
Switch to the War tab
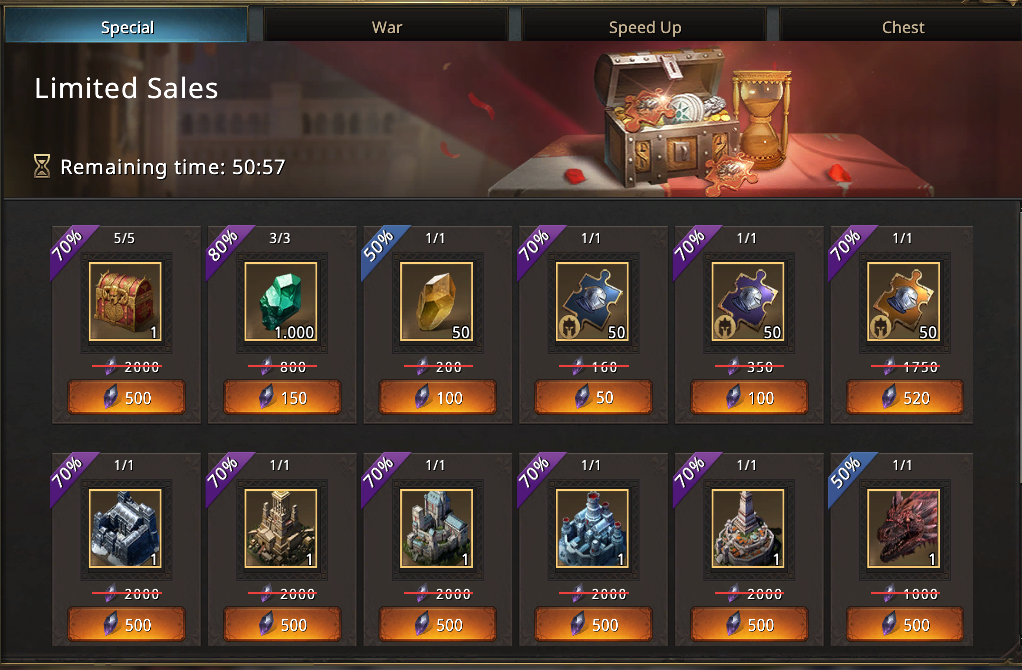click(386, 27)
